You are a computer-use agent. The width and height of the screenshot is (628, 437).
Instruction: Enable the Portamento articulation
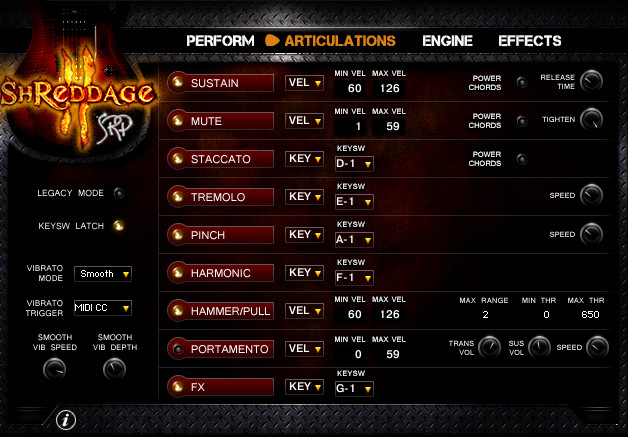pyautogui.click(x=222, y=349)
